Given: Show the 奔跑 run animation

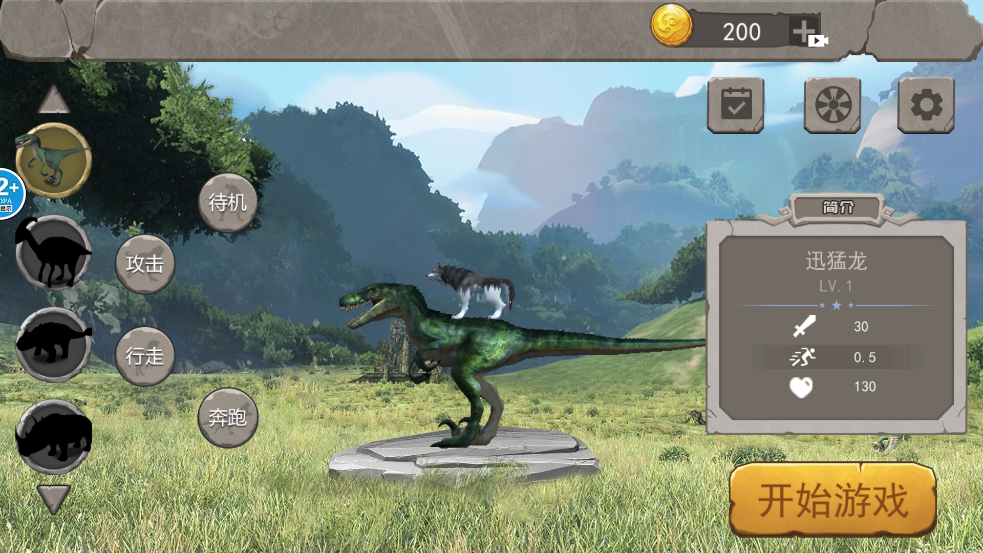Looking at the screenshot, I should point(228,417).
